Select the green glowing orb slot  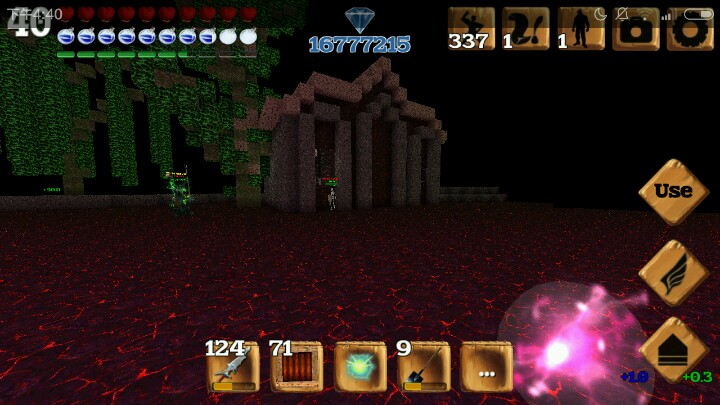coord(360,367)
